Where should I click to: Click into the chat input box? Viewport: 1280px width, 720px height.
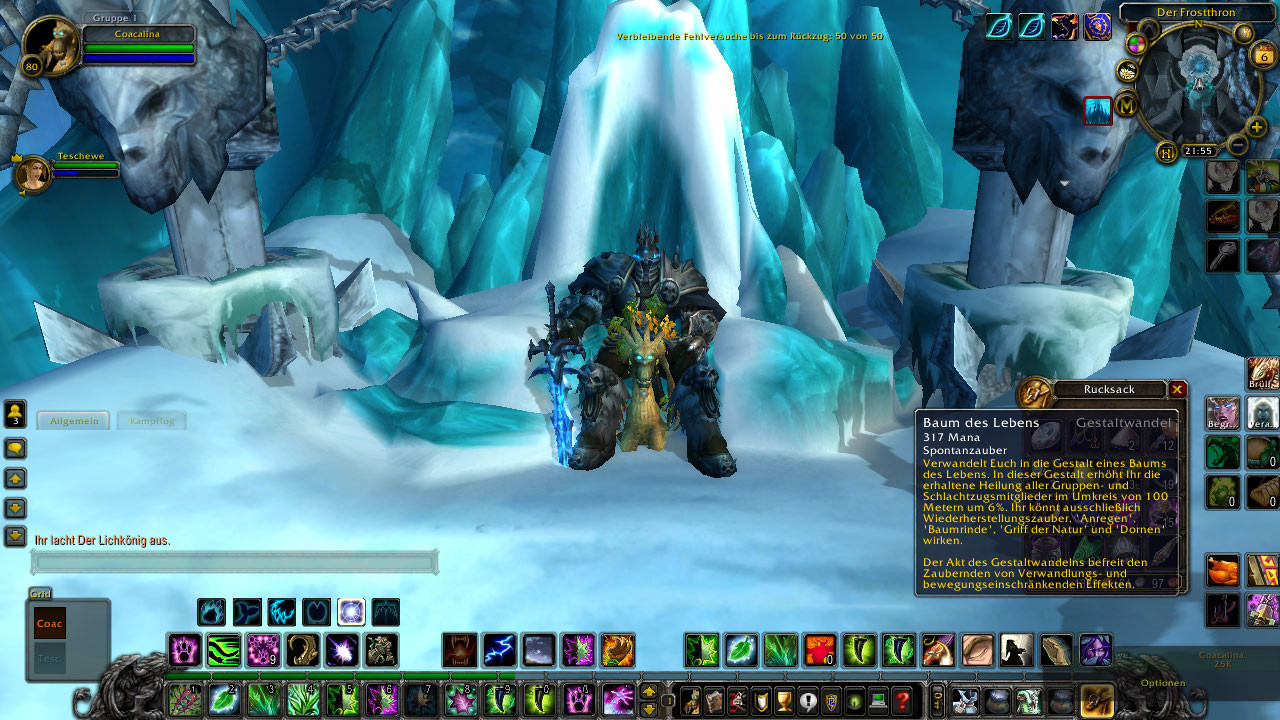click(234, 563)
